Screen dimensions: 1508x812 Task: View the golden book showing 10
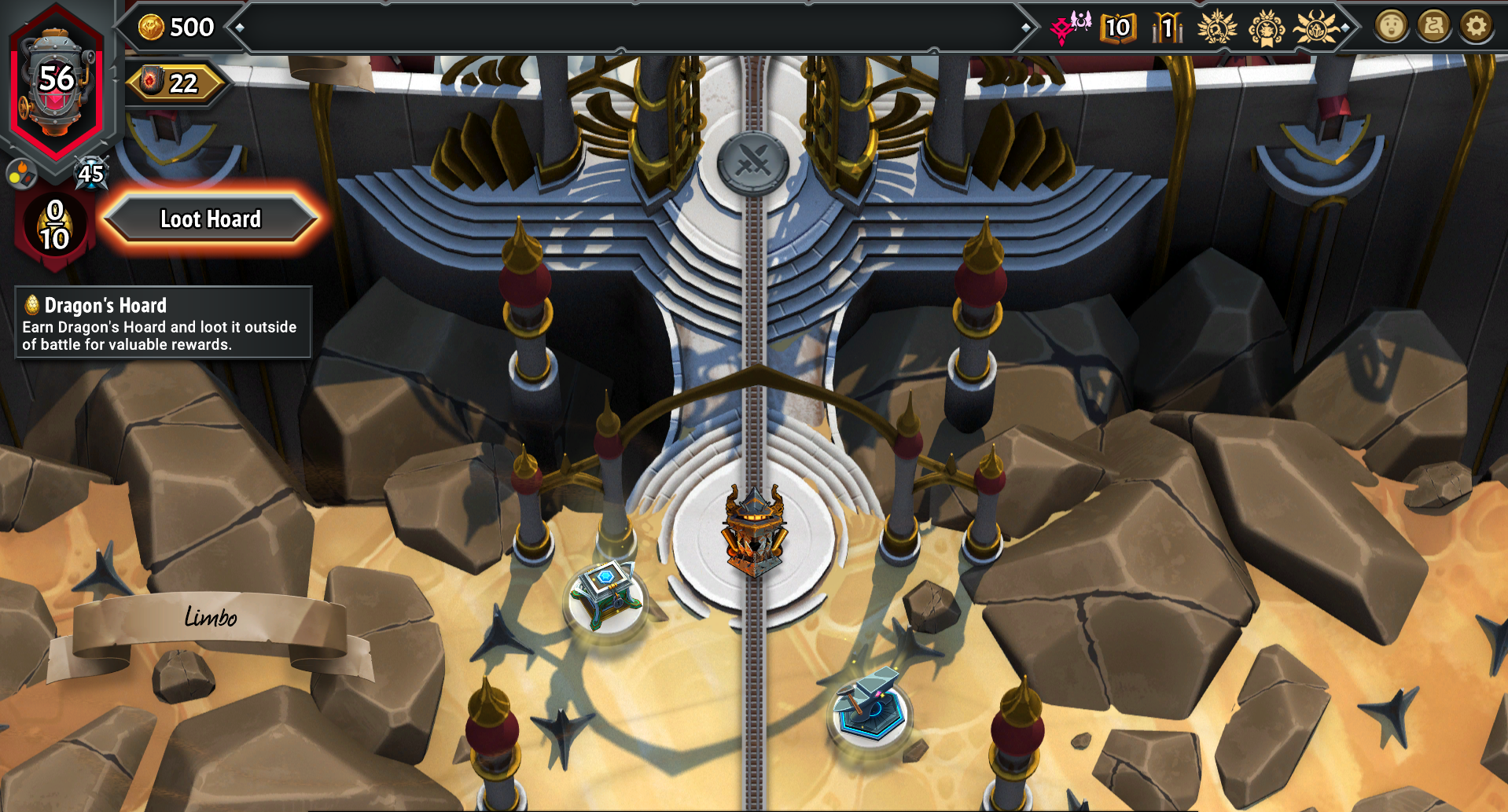1117,28
